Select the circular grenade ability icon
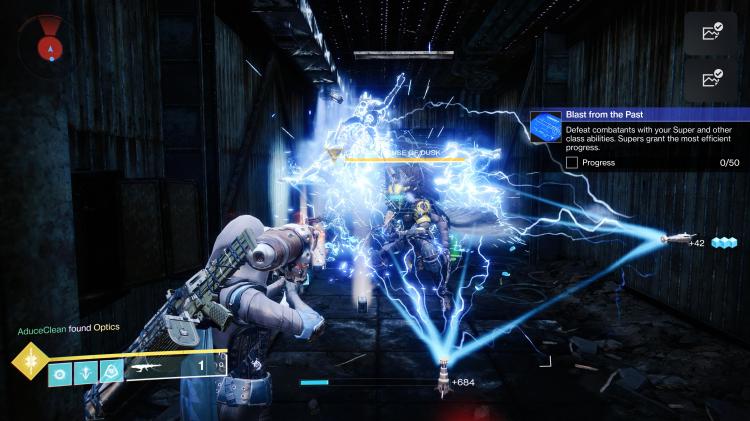750x421 pixels. pos(60,374)
